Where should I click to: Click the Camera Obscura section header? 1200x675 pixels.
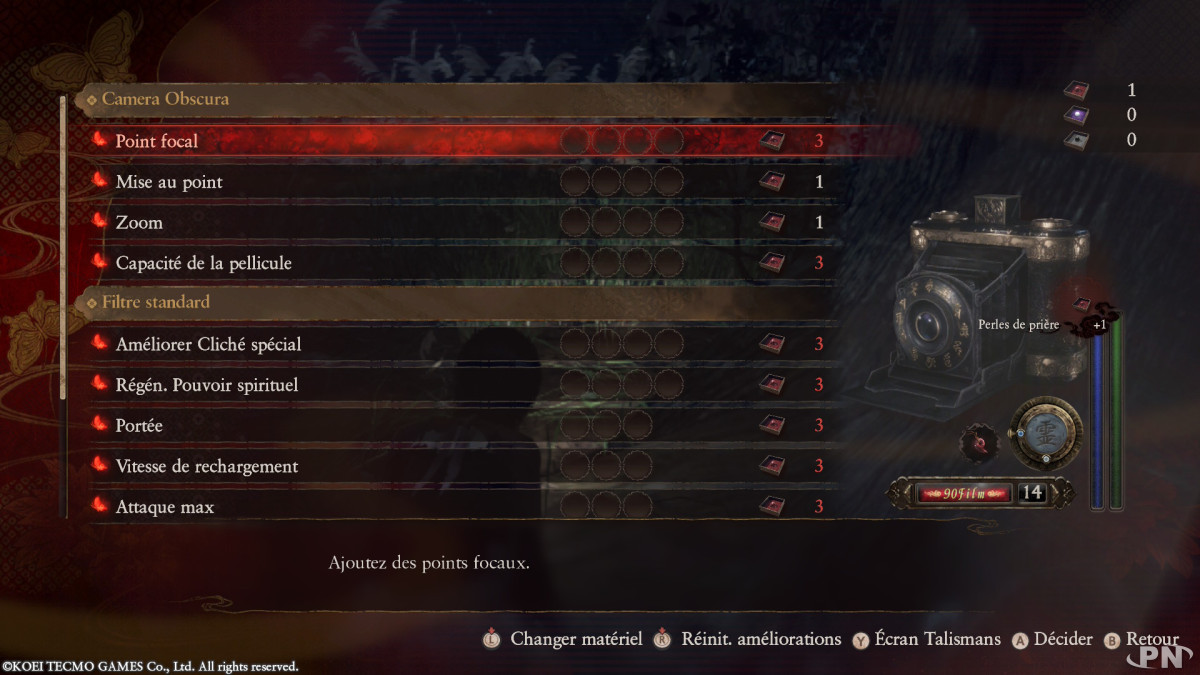pyautogui.click(x=165, y=99)
